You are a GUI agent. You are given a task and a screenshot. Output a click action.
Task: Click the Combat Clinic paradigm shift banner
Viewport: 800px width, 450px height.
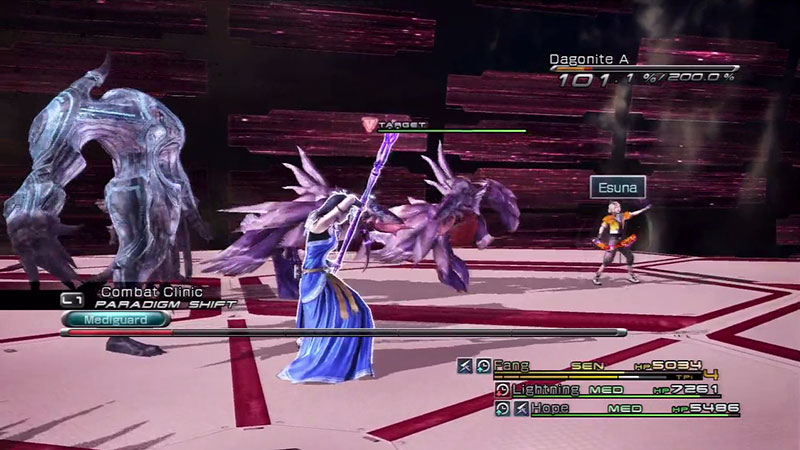[150, 297]
